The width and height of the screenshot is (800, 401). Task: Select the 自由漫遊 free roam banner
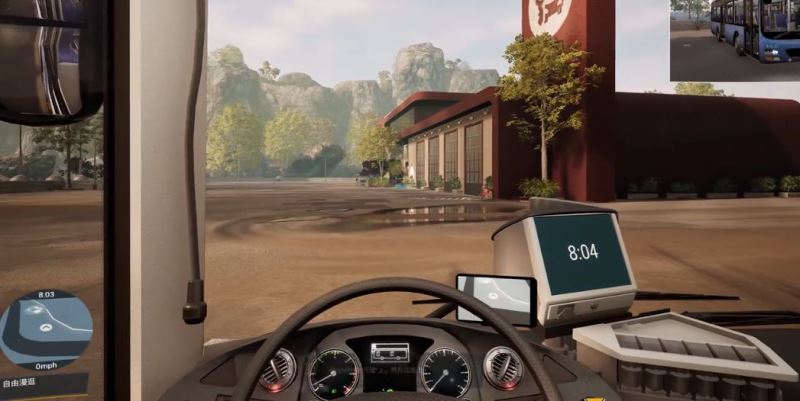point(32,382)
